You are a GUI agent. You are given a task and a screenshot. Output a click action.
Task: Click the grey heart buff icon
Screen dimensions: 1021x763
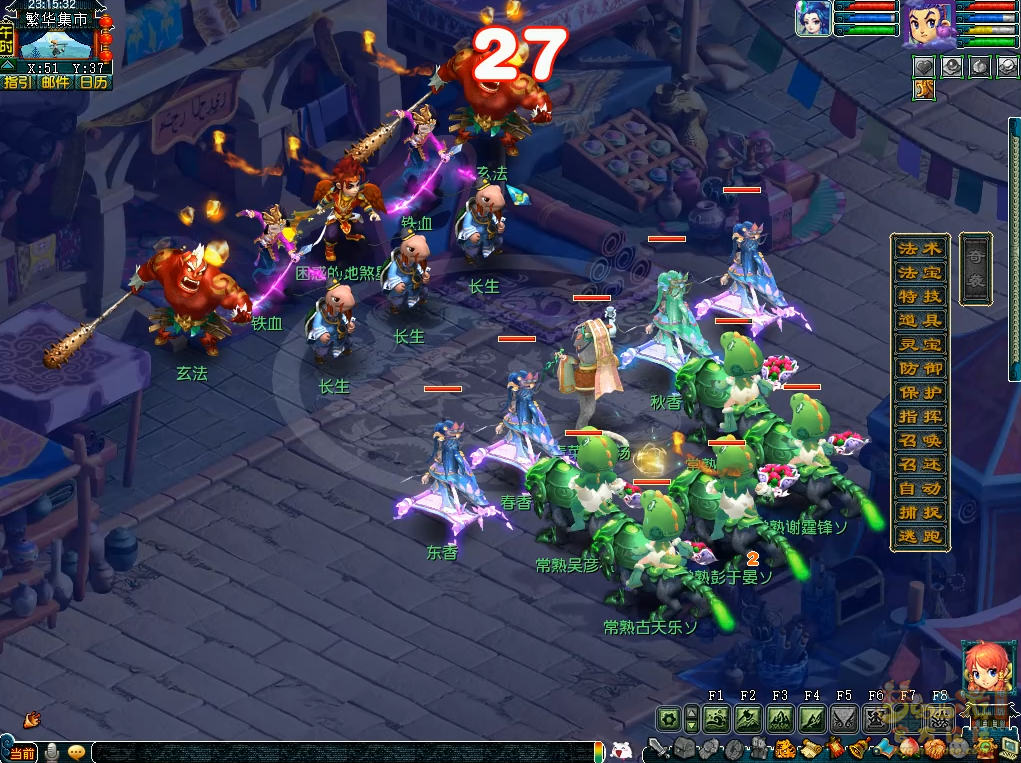pyautogui.click(x=924, y=66)
